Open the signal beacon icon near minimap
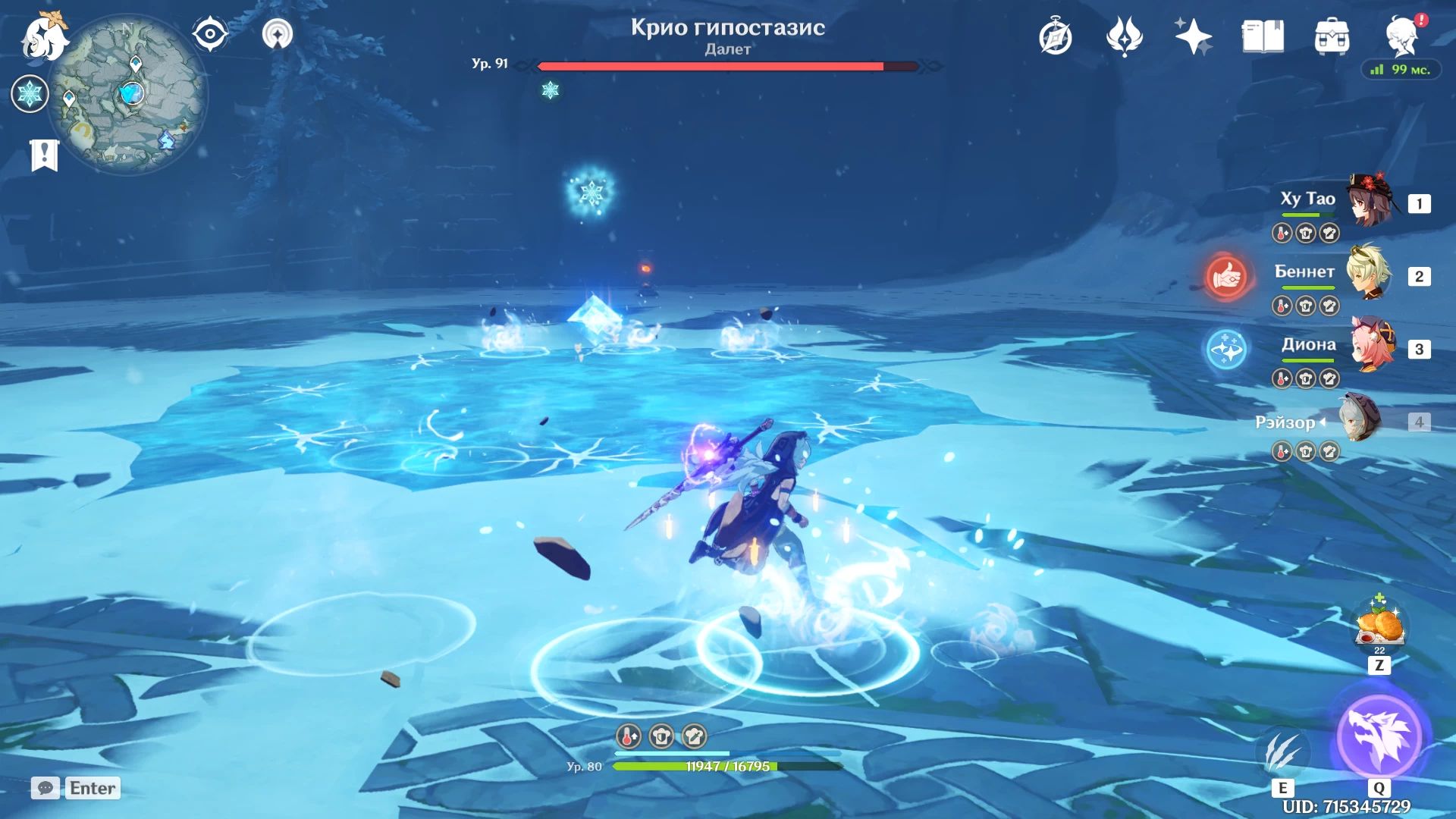1456x819 pixels. 278,34
